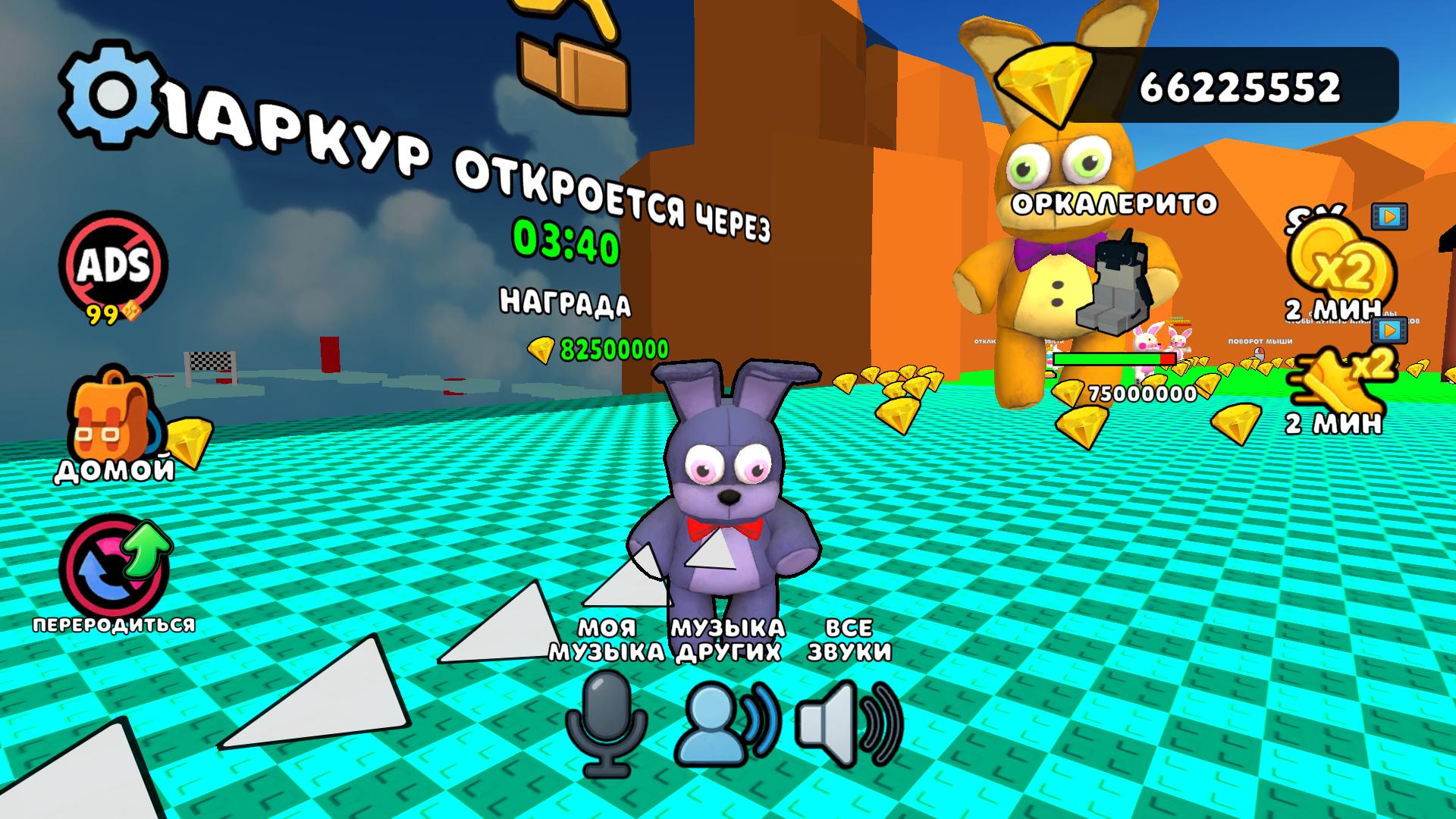
Task: Click the green 03:40 countdown timer
Action: tap(565, 240)
